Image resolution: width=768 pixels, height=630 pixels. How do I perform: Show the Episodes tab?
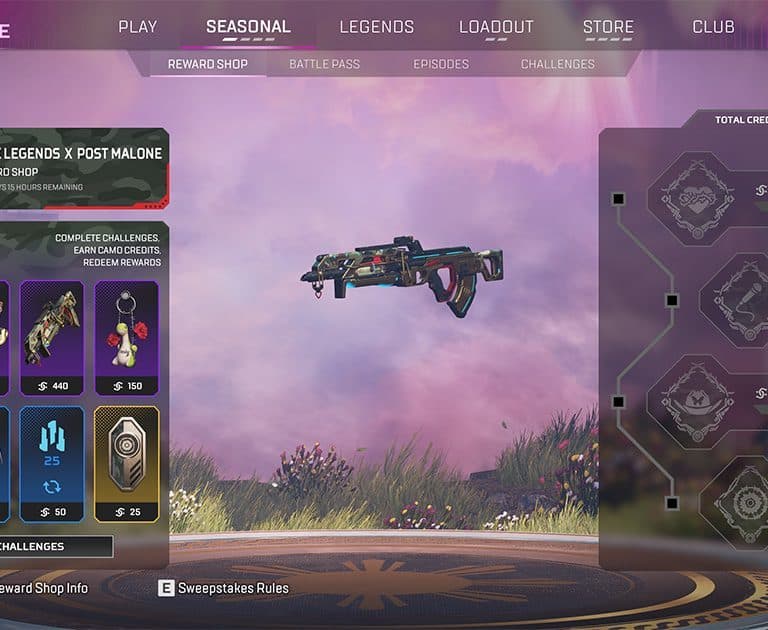pyautogui.click(x=441, y=64)
